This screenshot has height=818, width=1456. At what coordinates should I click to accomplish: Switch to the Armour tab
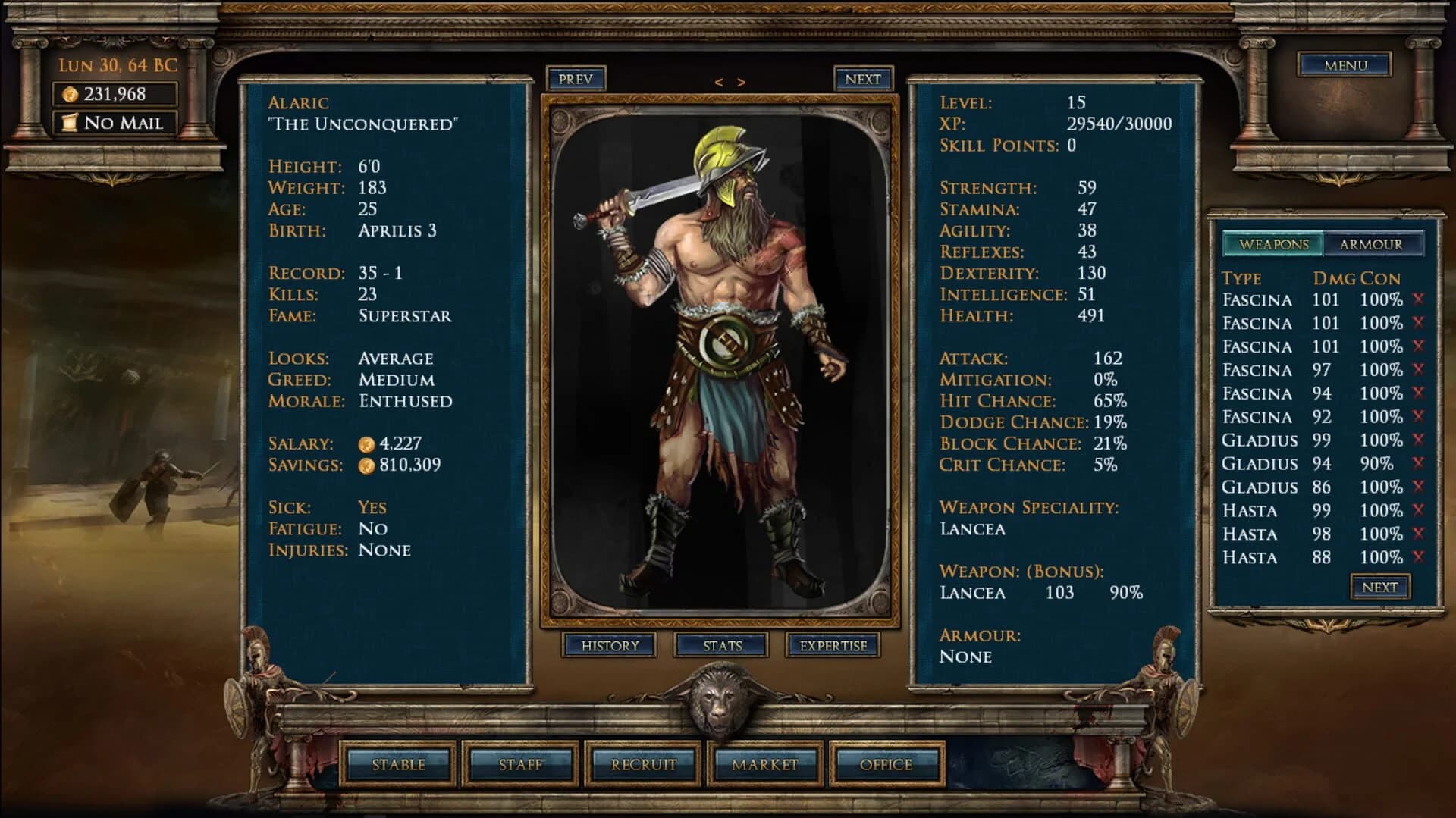1373,244
